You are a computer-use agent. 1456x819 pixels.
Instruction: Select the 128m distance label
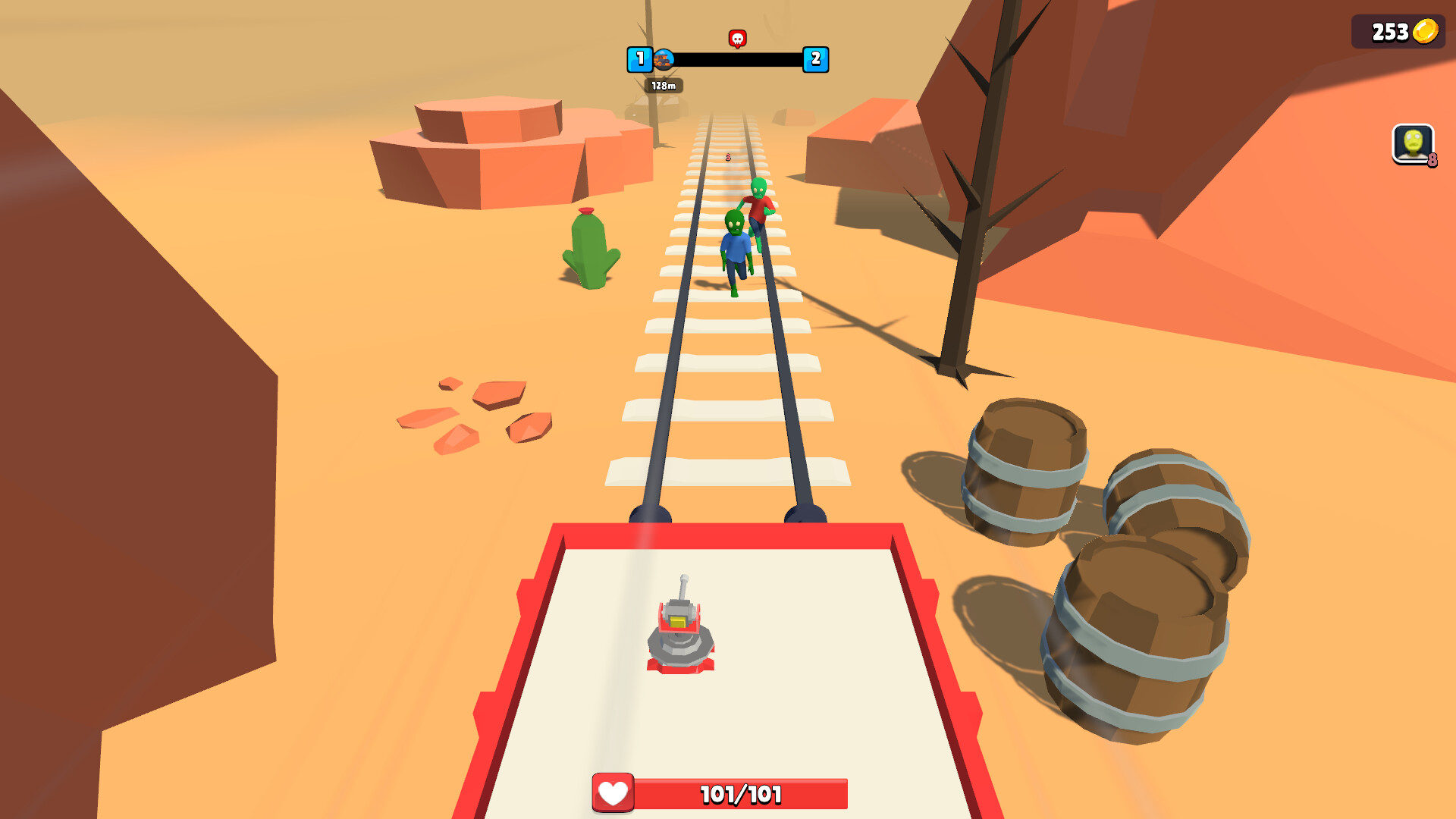pos(663,86)
